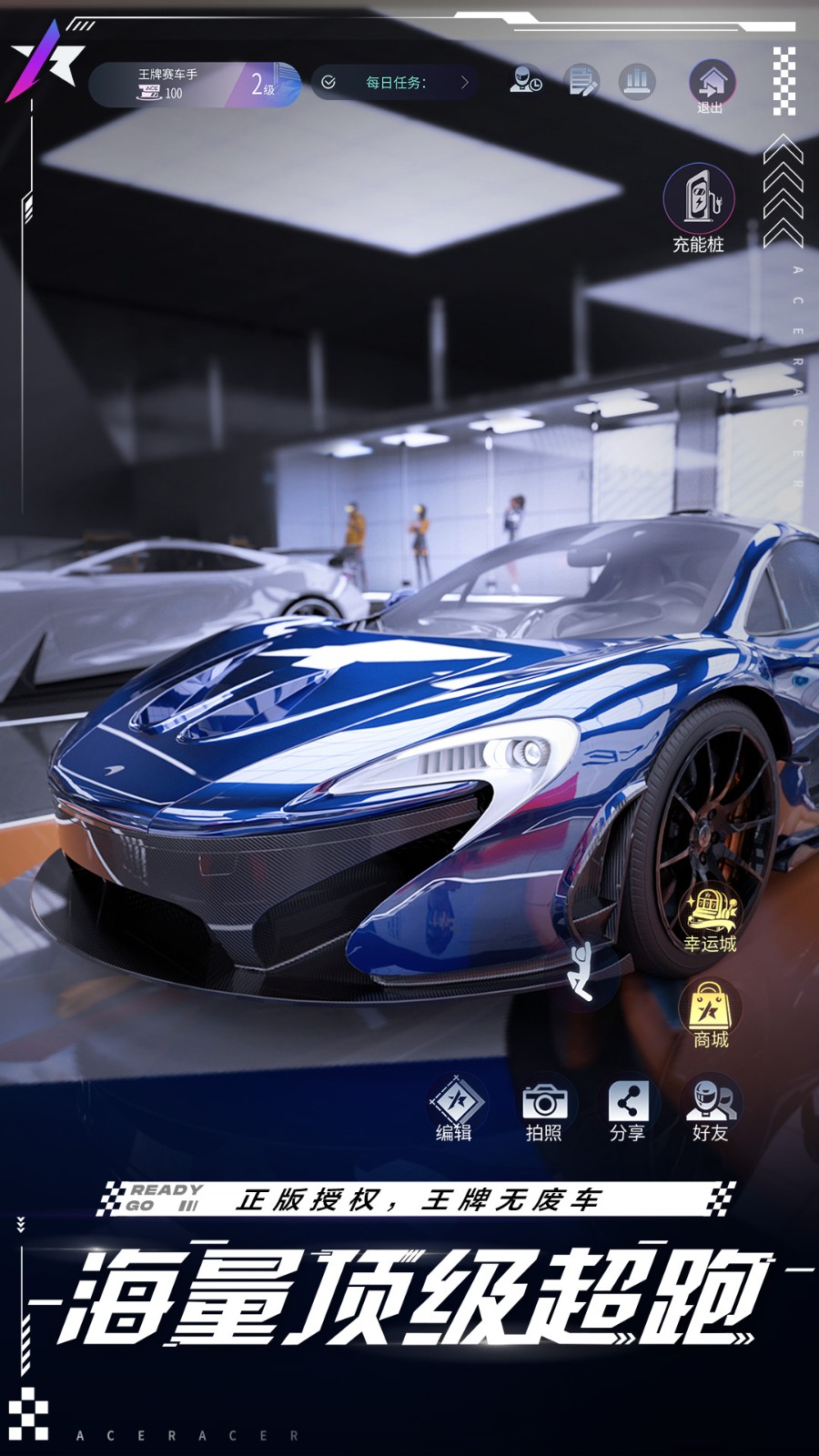
Task: Visit the 商城 shop
Action: click(711, 1015)
